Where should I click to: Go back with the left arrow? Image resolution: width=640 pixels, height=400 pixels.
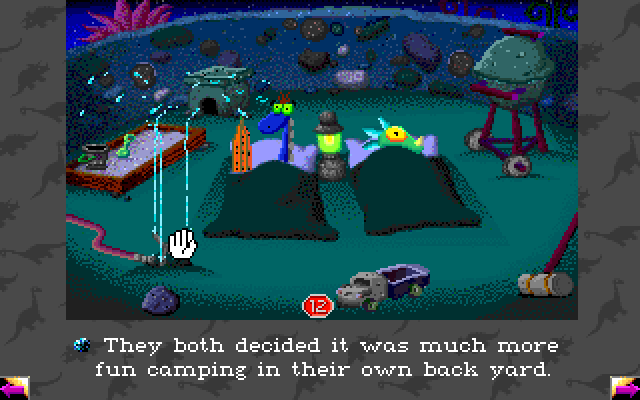tap(12, 387)
